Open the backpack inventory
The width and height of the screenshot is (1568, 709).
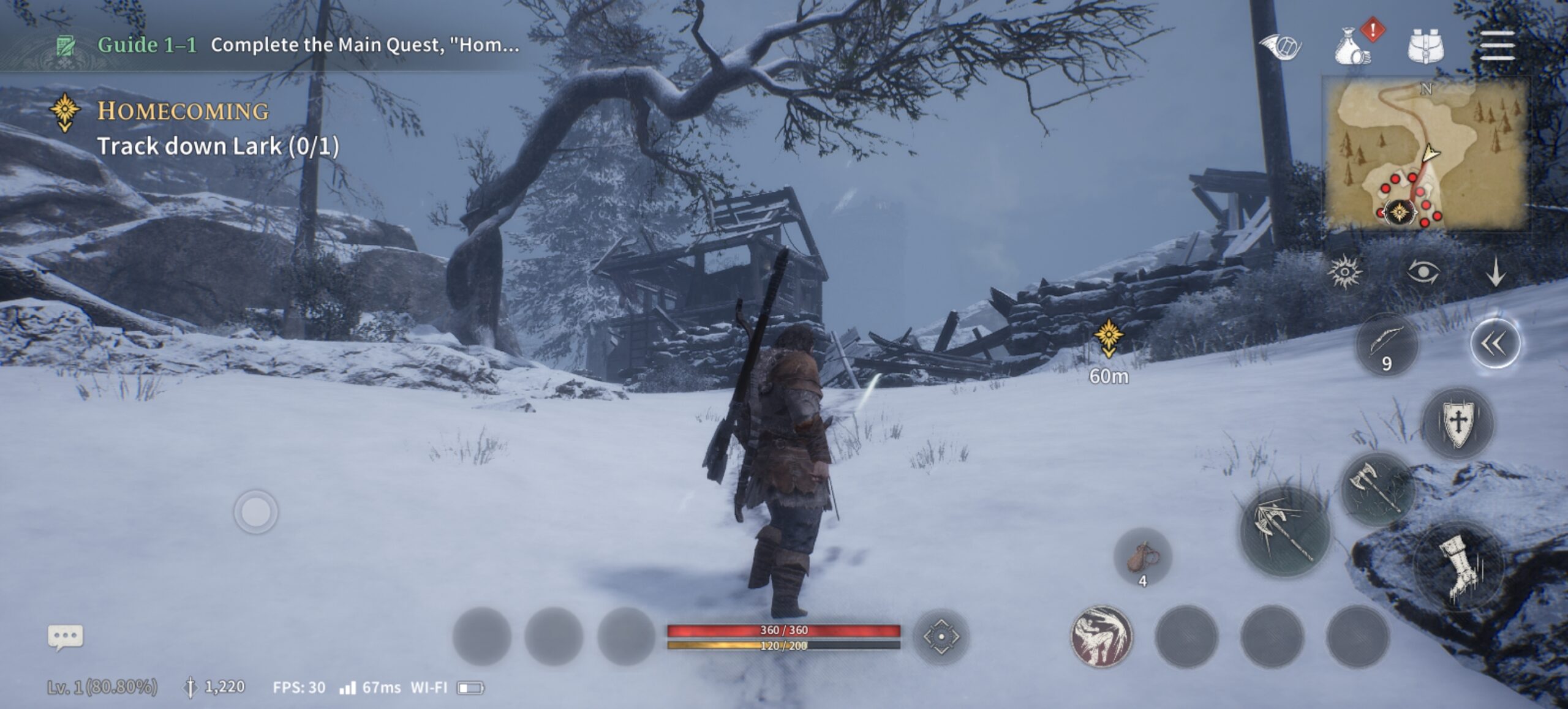click(x=1425, y=47)
